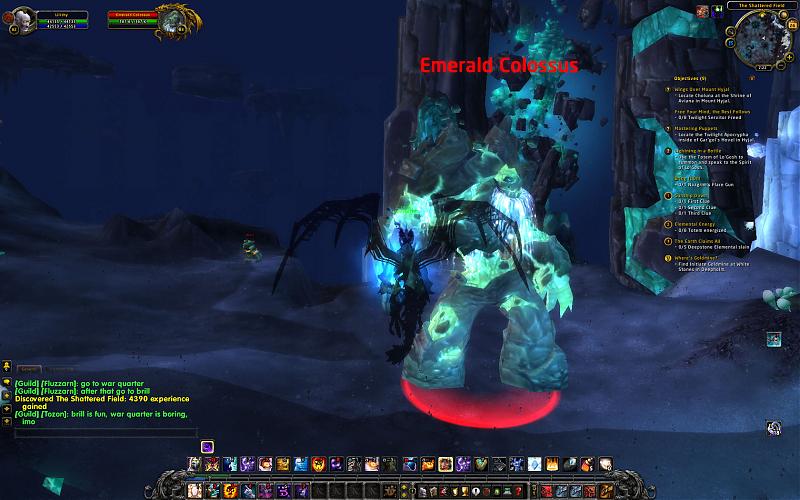The width and height of the screenshot is (800, 500).
Task: Open the General chat tab
Action: point(28,369)
